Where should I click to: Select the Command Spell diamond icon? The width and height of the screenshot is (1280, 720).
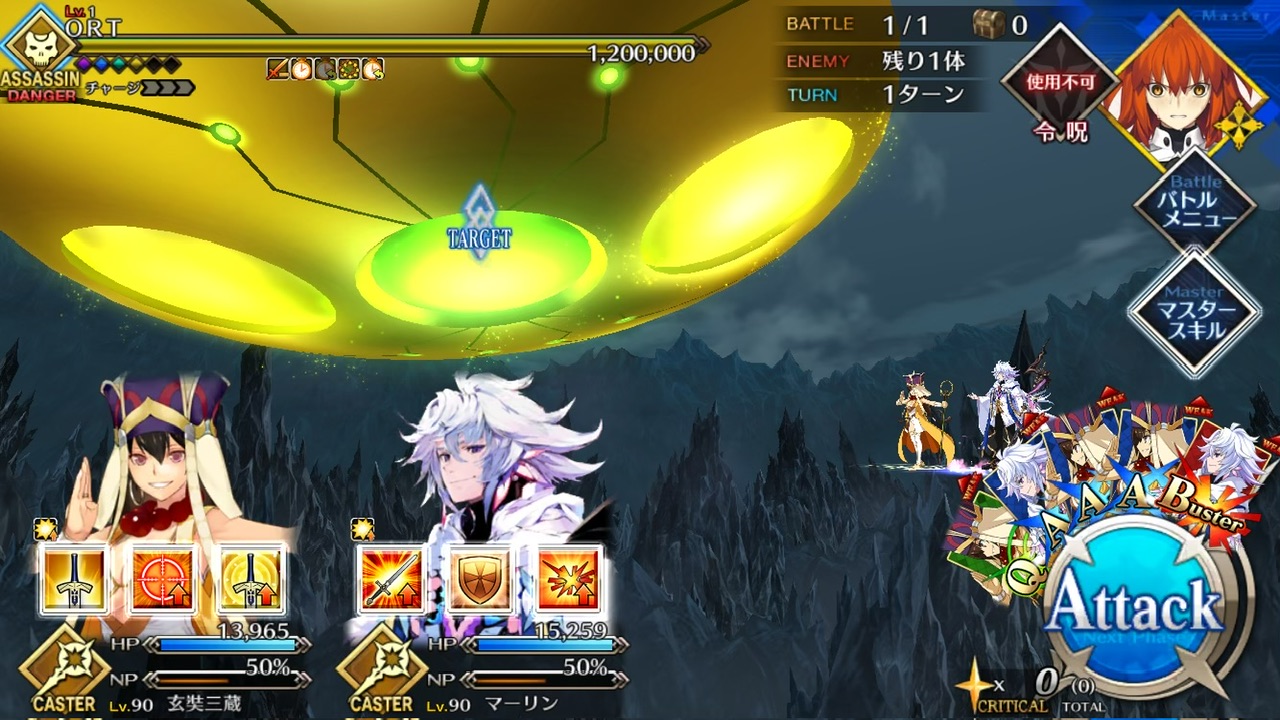click(x=1060, y=87)
